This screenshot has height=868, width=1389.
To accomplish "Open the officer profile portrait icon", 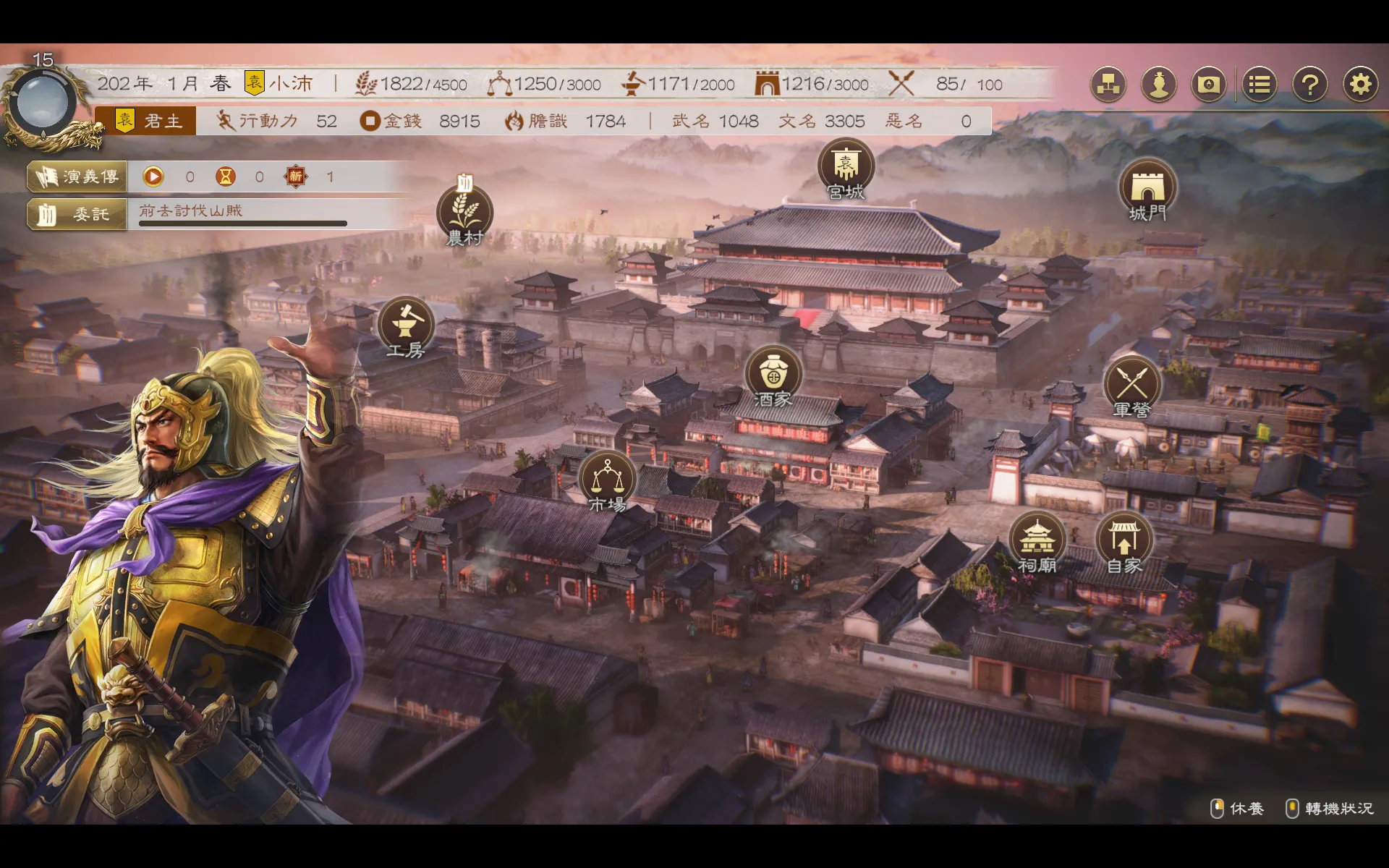I will coord(1158,84).
